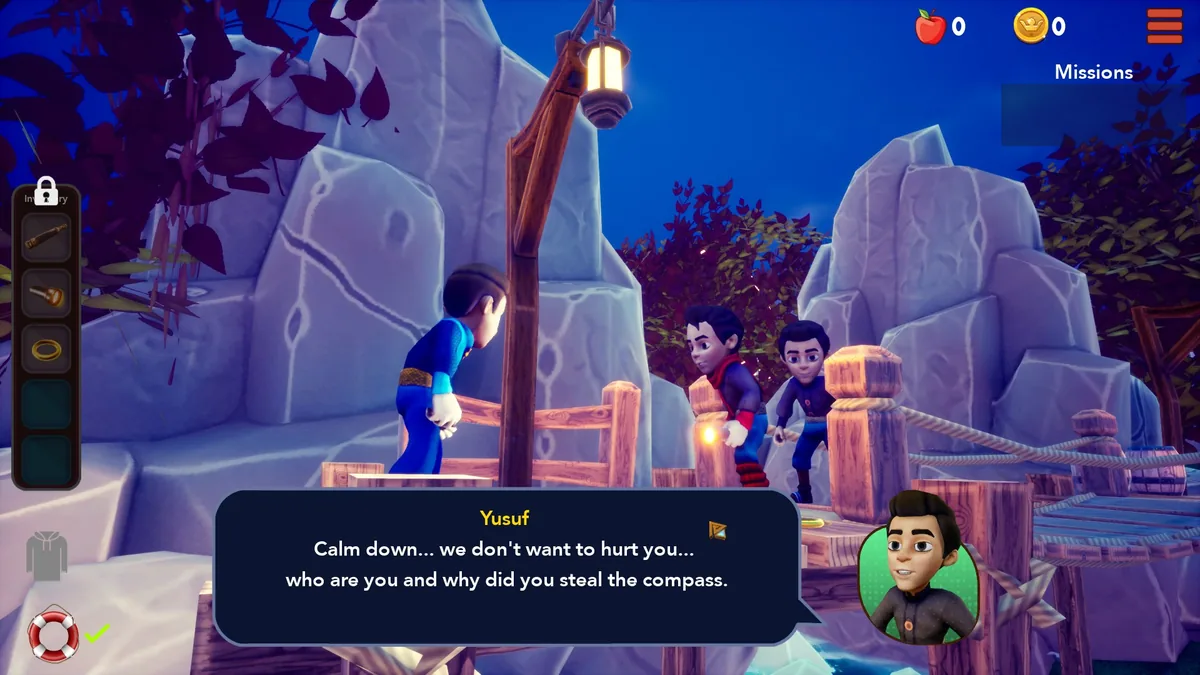Select the gold ring inventory slot
This screenshot has height=675, width=1200.
coord(46,348)
